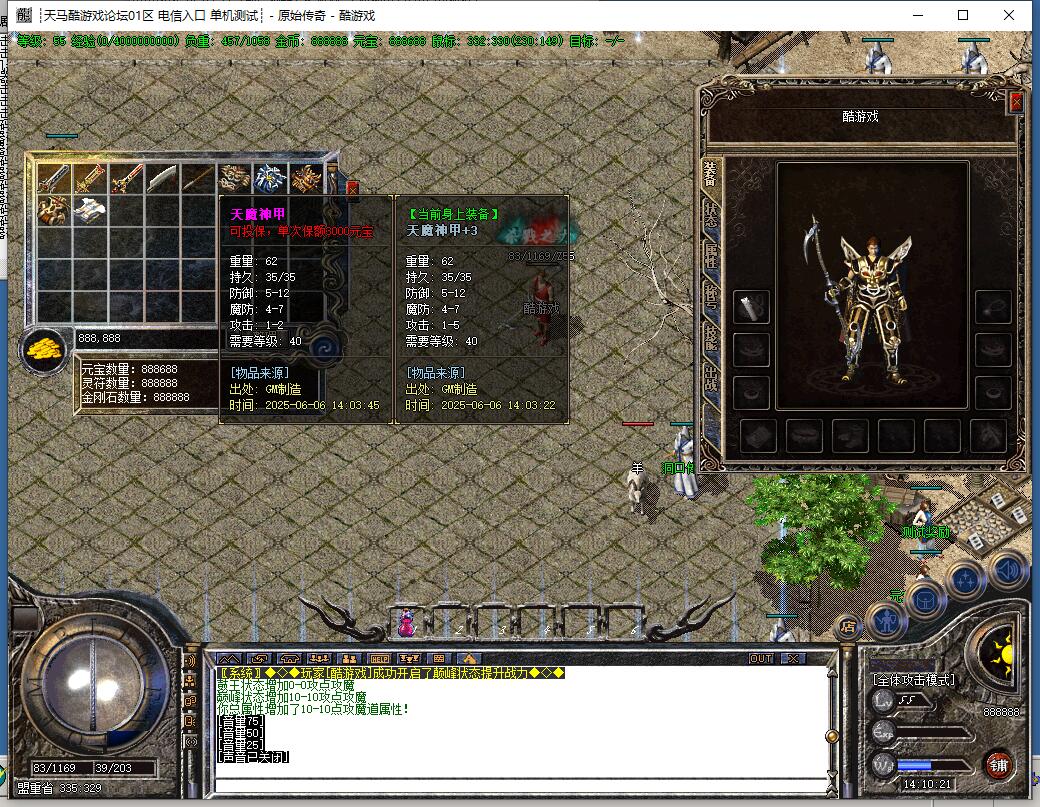This screenshot has height=807, width=1040.
Task: Select the curved white blade in the bag
Action: 163,179
